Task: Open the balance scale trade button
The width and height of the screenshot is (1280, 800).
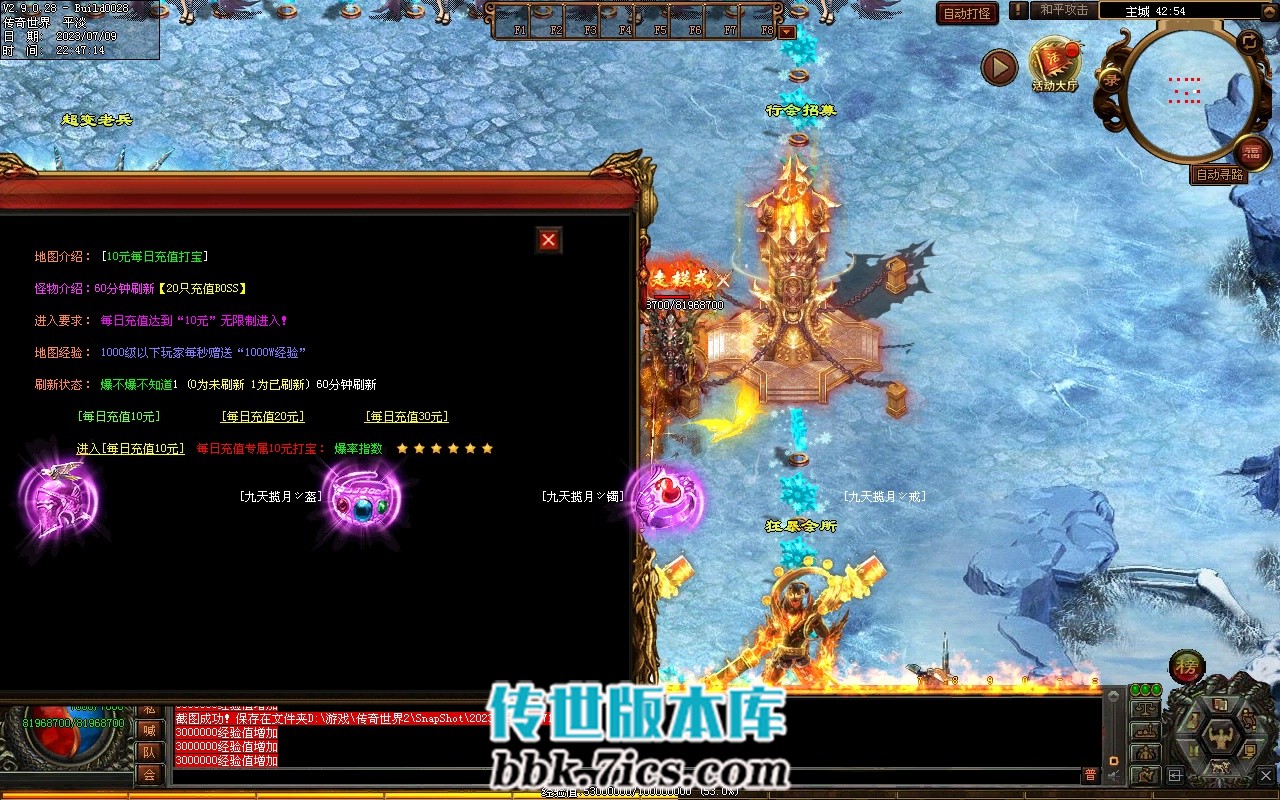Action: [x=1145, y=709]
